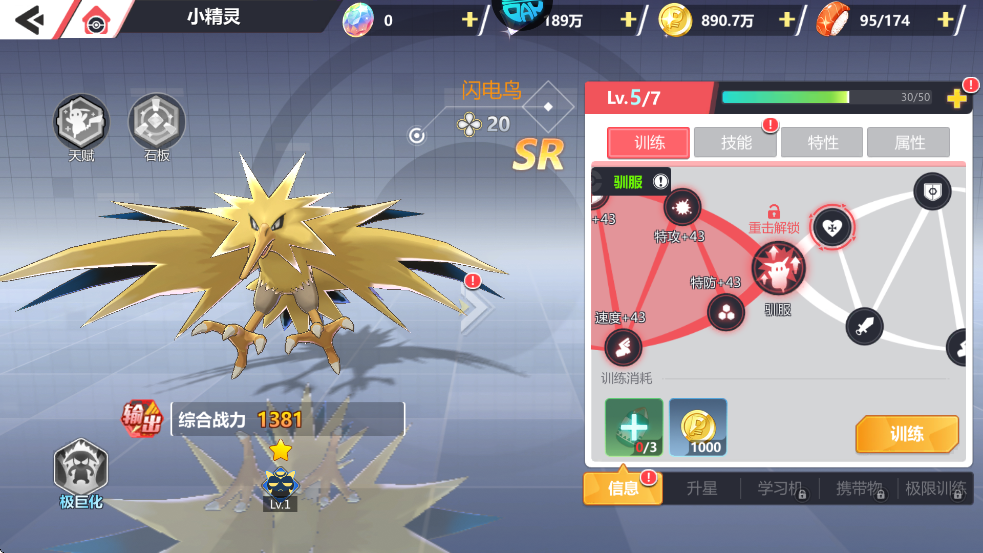The height and width of the screenshot is (553, 983).
Task: Return to home via the red house icon
Action: click(96, 19)
